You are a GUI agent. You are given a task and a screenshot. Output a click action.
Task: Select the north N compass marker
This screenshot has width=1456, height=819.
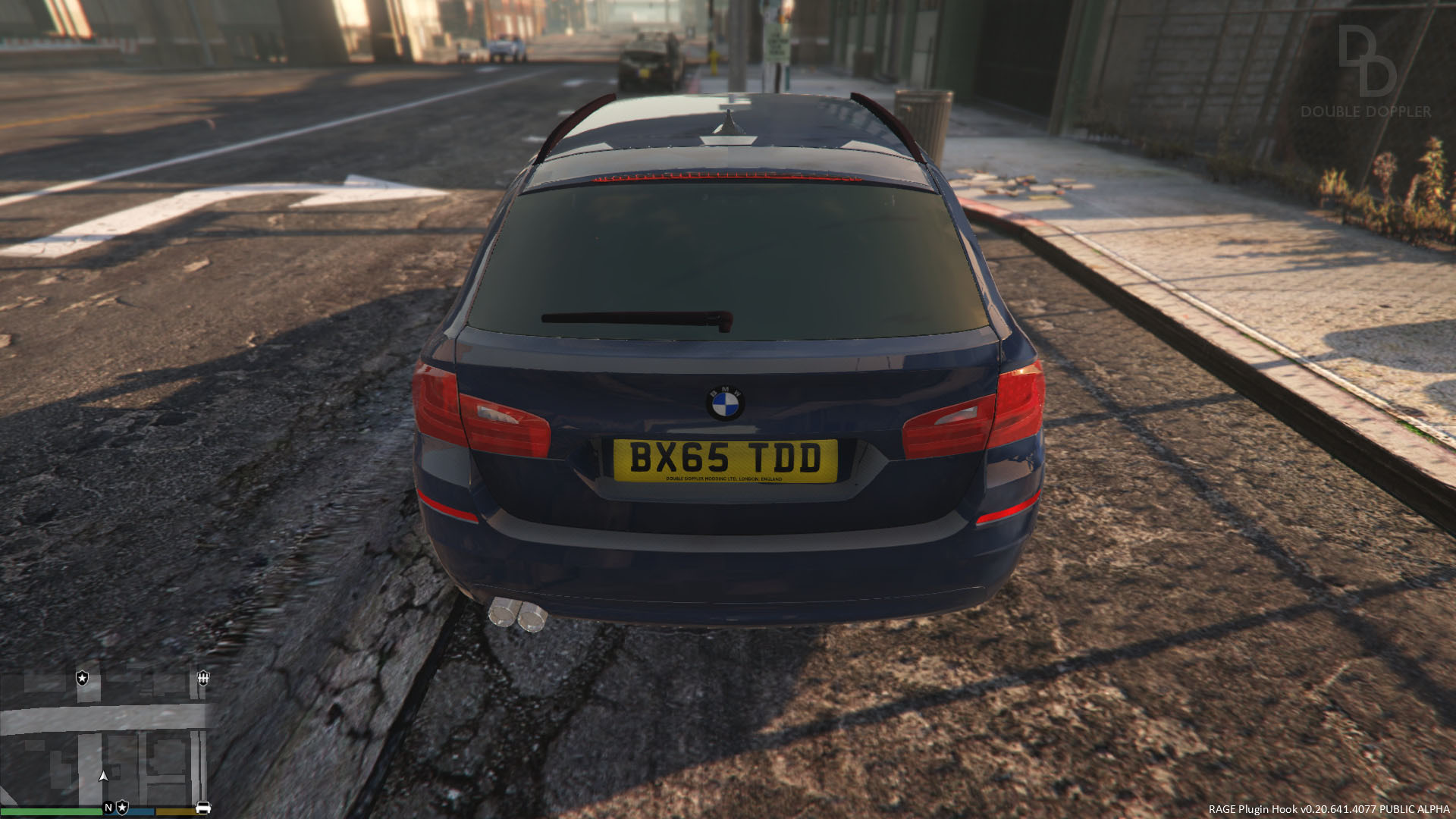coord(108,808)
